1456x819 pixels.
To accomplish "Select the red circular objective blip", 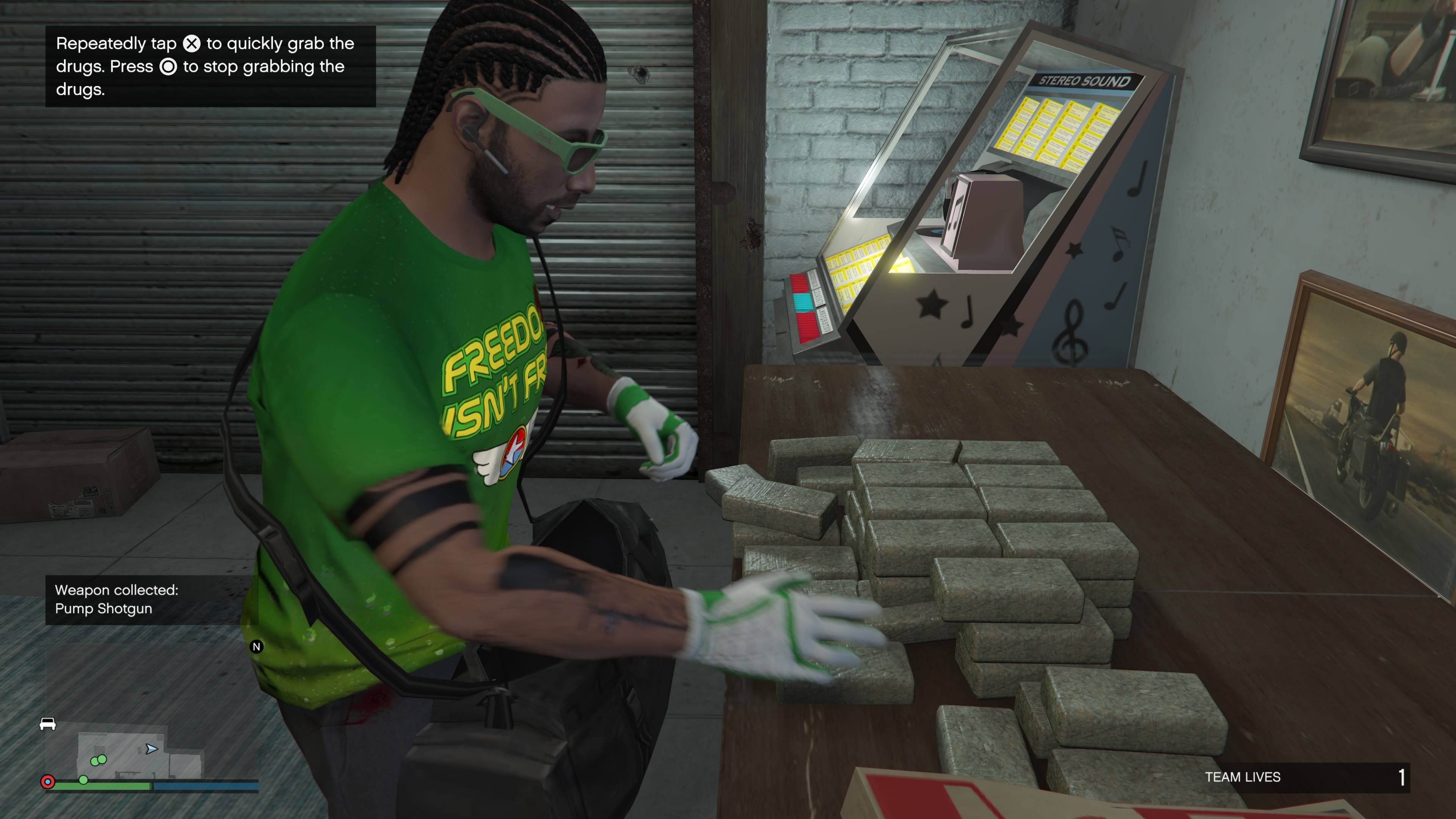I will pos(48,782).
